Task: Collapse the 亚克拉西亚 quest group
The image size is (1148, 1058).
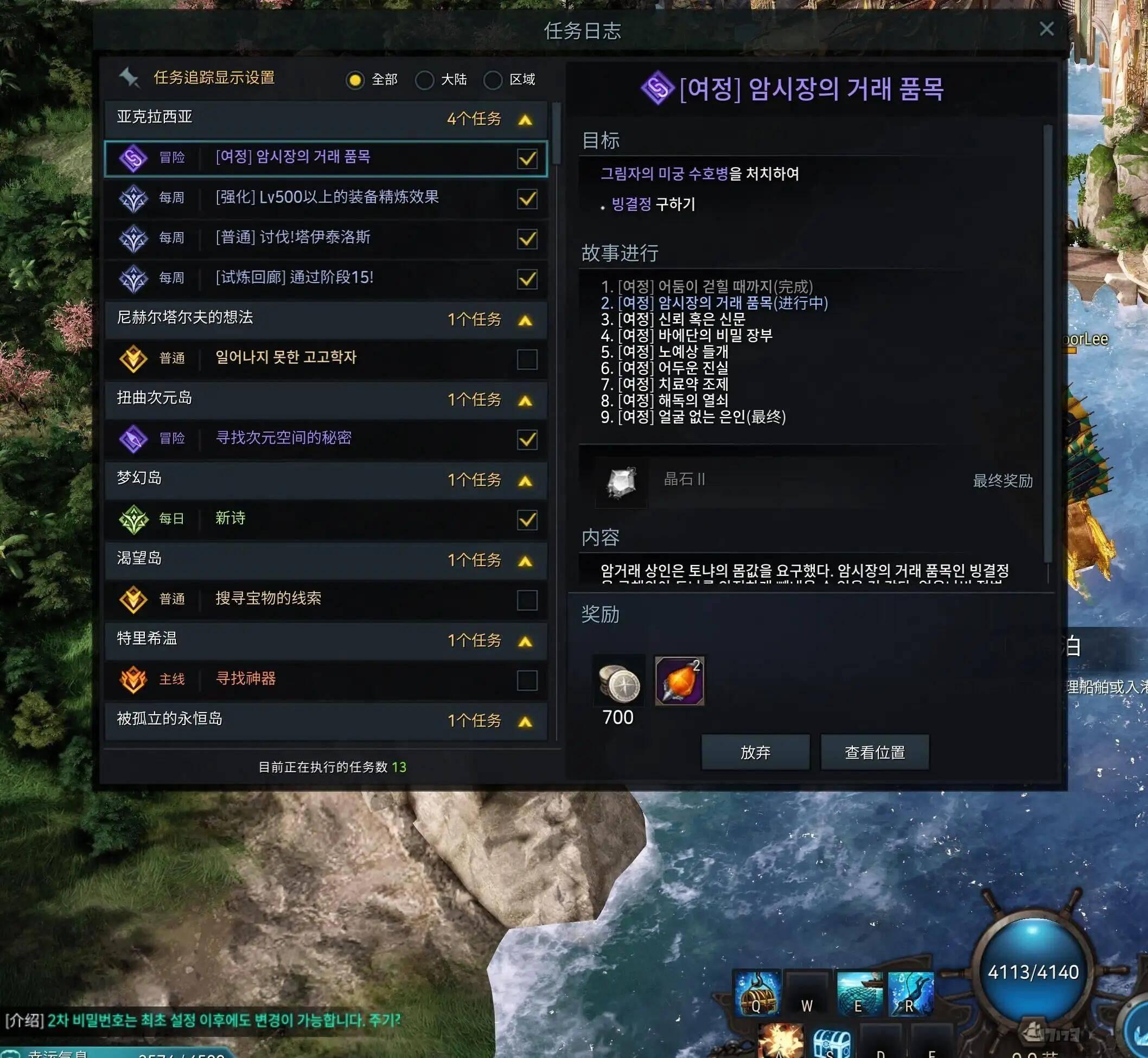Action: coord(525,120)
